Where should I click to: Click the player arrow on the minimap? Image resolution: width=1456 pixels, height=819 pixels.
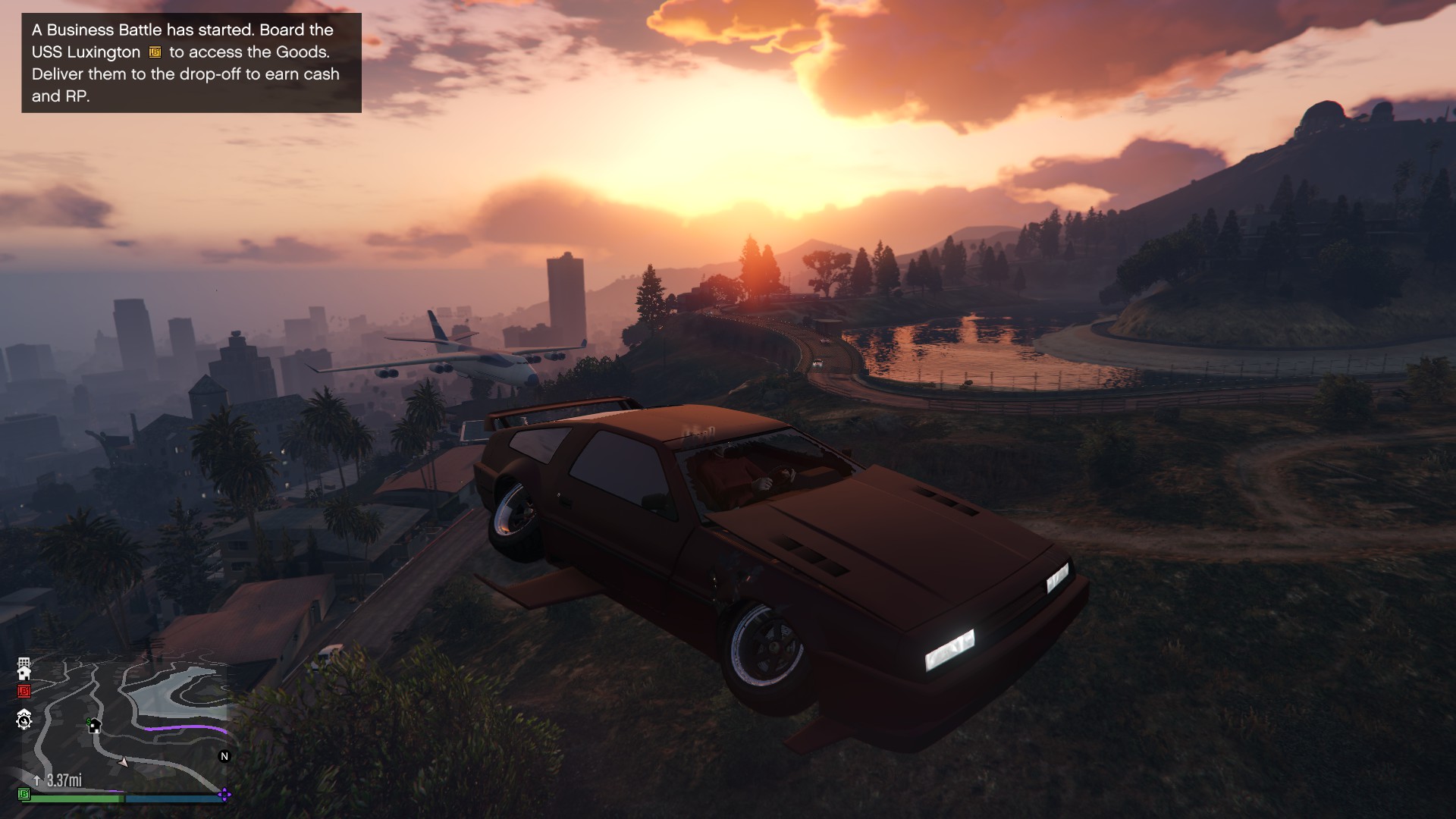[x=124, y=761]
